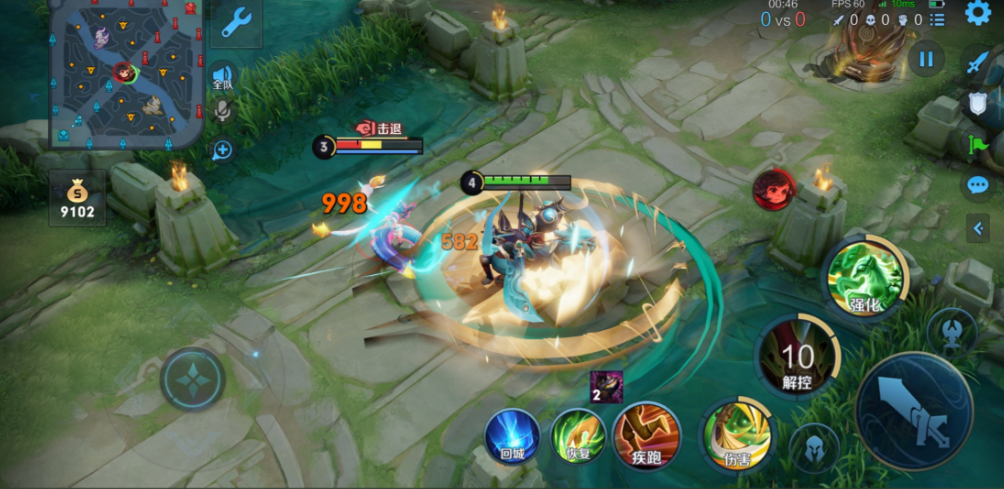Tap the blue plus chat bubble icon

pos(222,150)
